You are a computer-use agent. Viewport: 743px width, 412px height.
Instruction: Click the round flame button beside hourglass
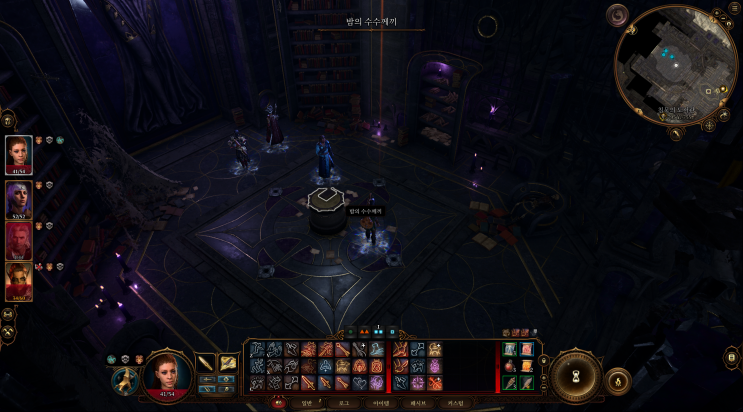pos(618,380)
